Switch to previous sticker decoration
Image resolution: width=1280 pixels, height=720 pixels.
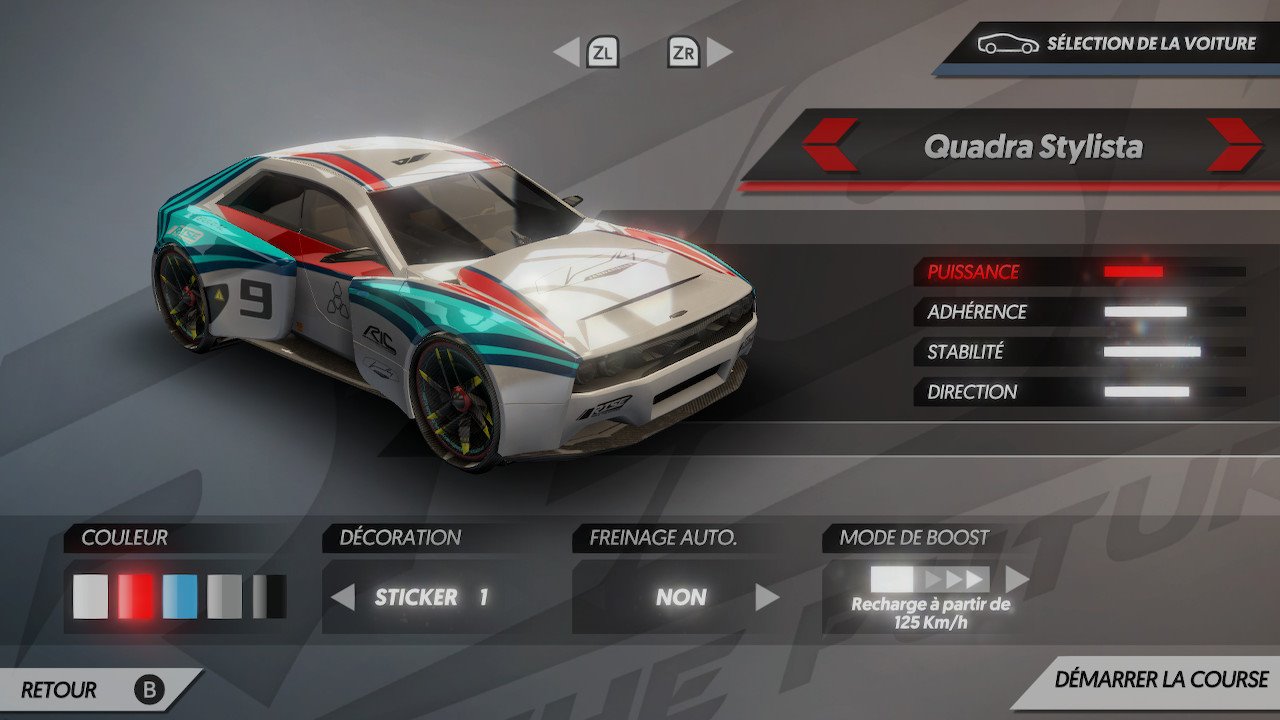tap(343, 598)
